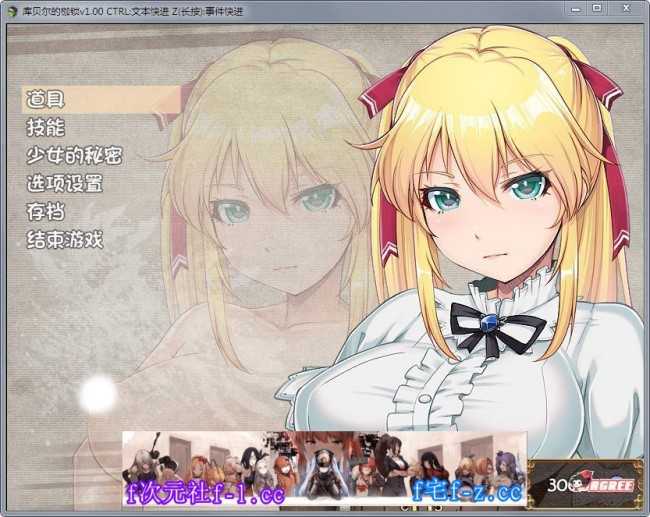Choose 结束游戏 (End Game) menu entry

click(x=65, y=239)
